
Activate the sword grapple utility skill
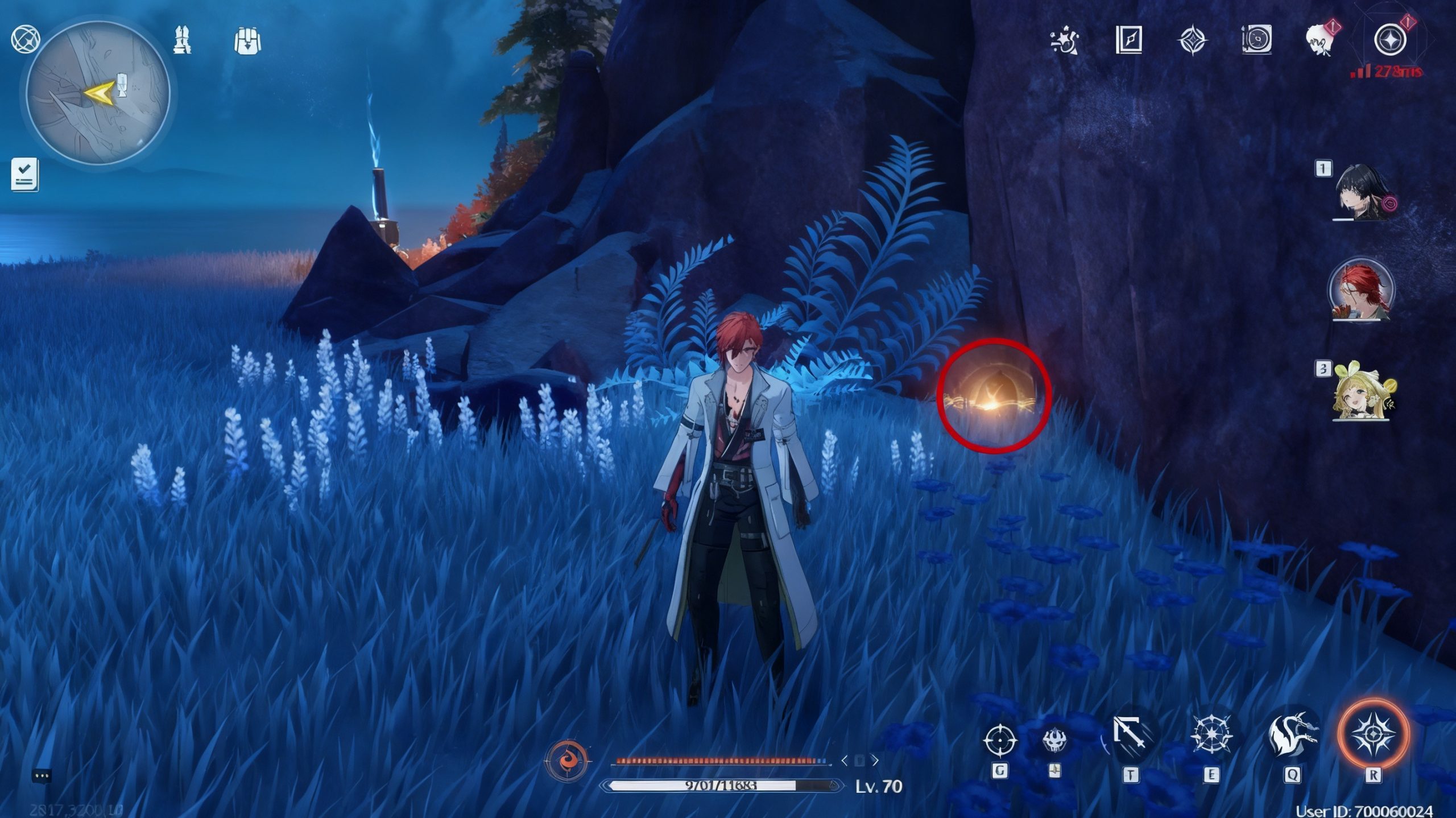1131,734
